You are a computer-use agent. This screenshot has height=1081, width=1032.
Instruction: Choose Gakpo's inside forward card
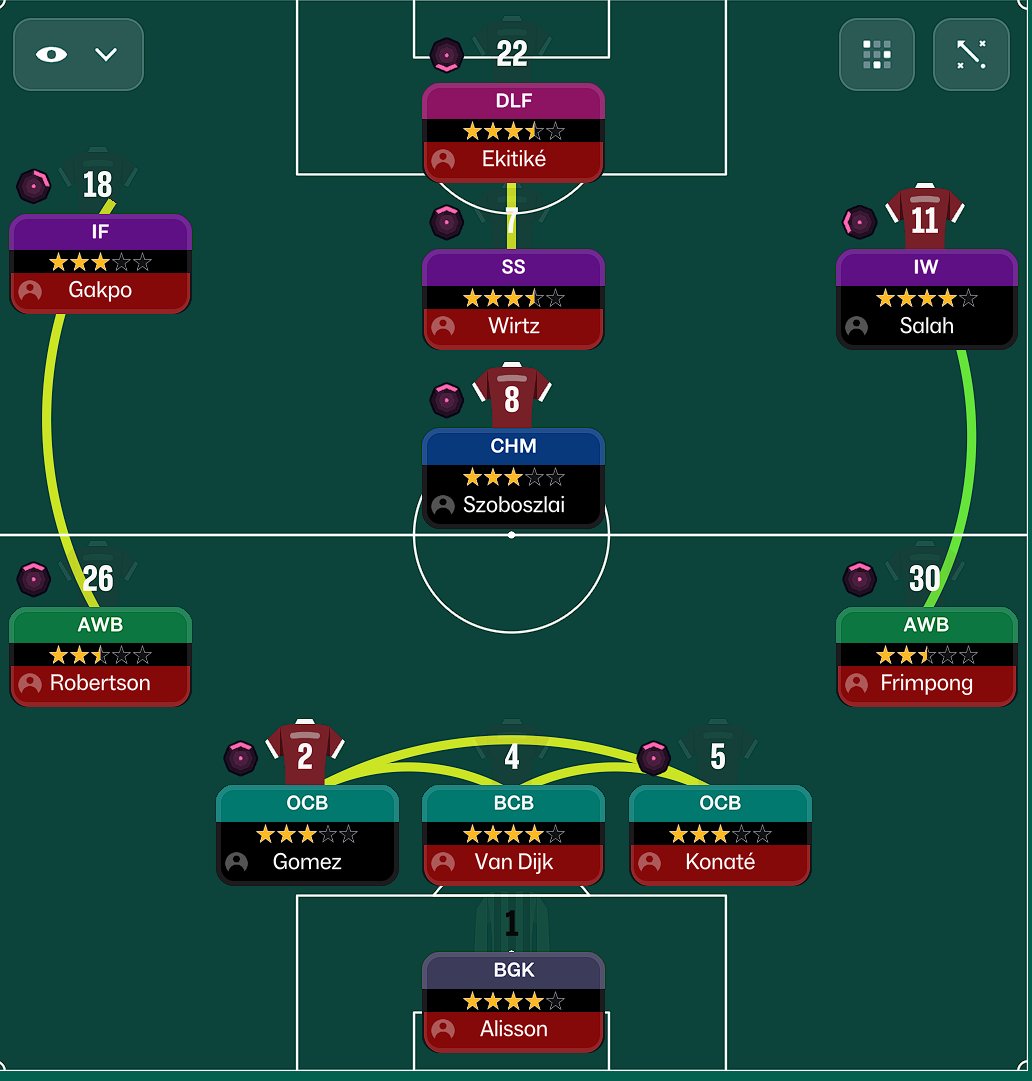click(100, 264)
